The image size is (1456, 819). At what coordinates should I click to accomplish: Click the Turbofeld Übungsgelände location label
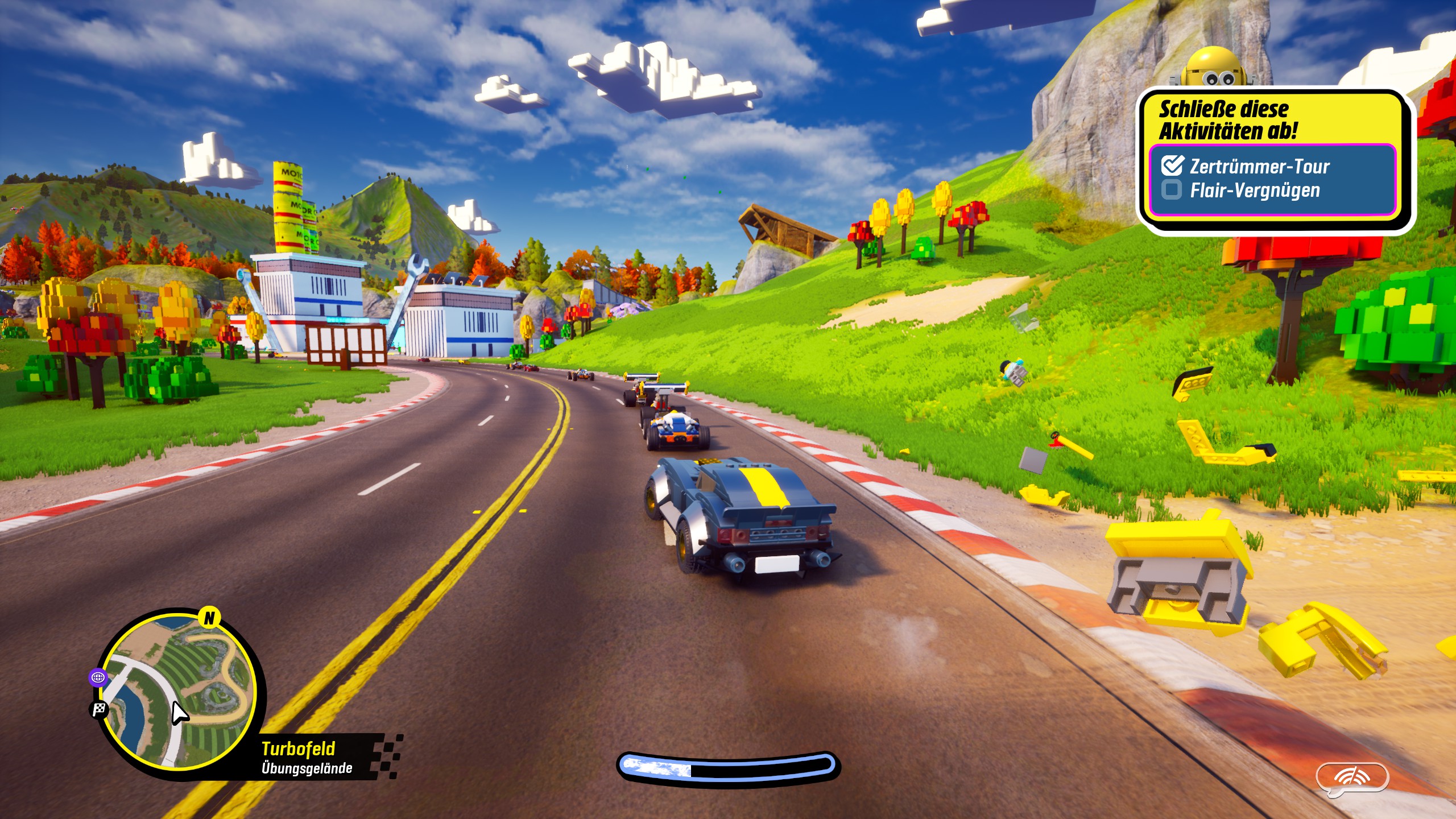click(x=307, y=758)
